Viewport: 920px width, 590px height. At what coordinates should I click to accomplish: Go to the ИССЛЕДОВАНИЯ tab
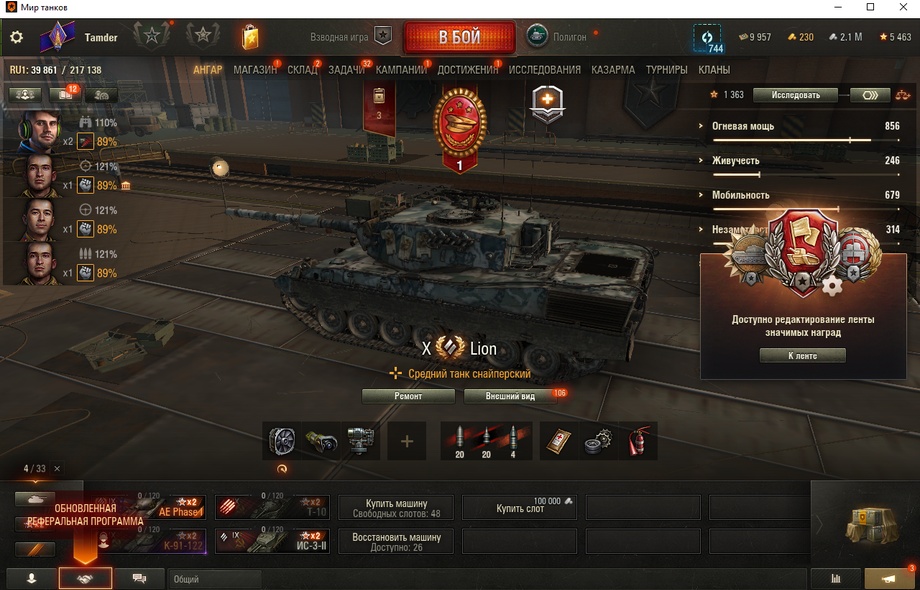click(x=544, y=70)
